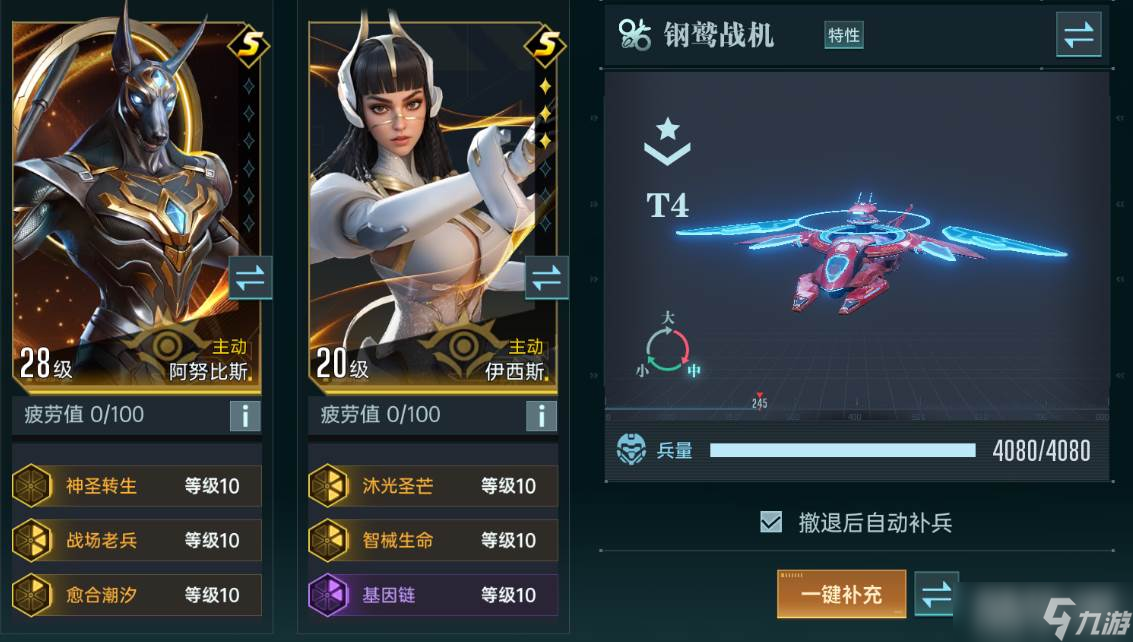Open the 愈合潮汐 skill

(137, 595)
